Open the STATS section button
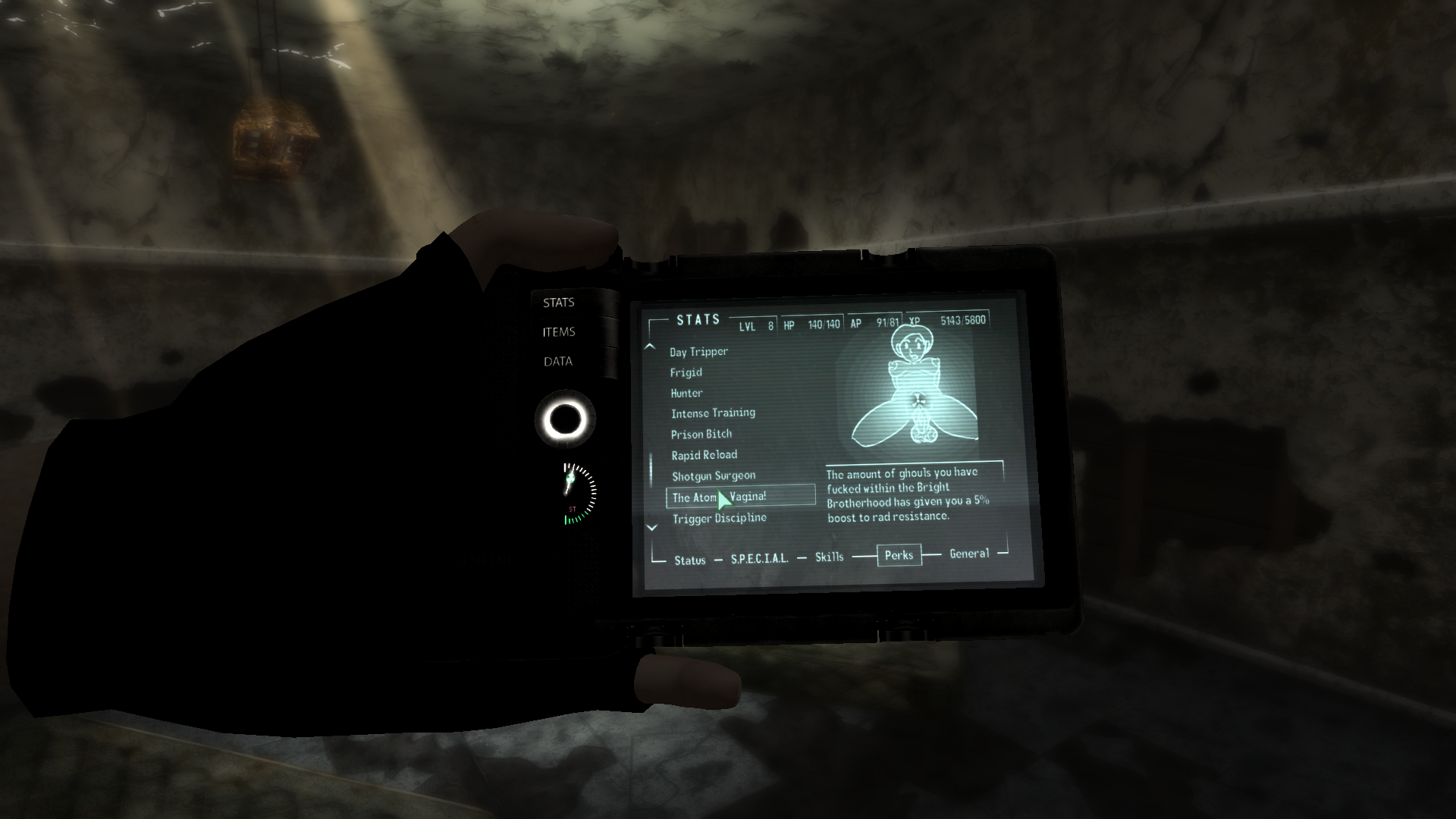This screenshot has width=1456, height=819. pos(559,303)
